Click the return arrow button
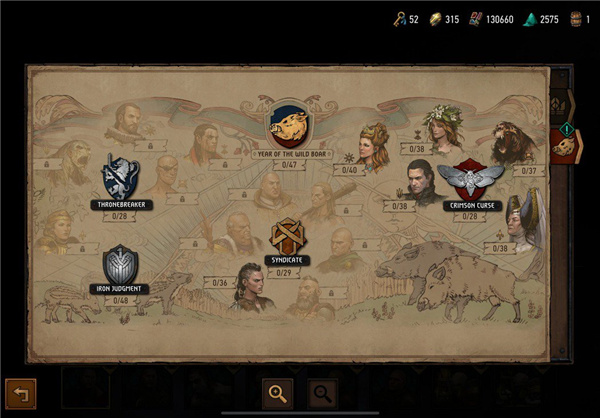Viewport: 600px width, 418px height. tap(20, 394)
